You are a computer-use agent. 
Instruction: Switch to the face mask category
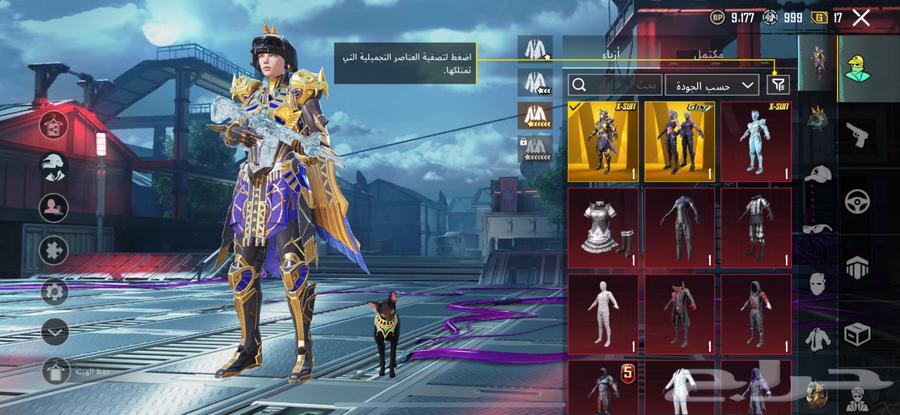point(818,283)
